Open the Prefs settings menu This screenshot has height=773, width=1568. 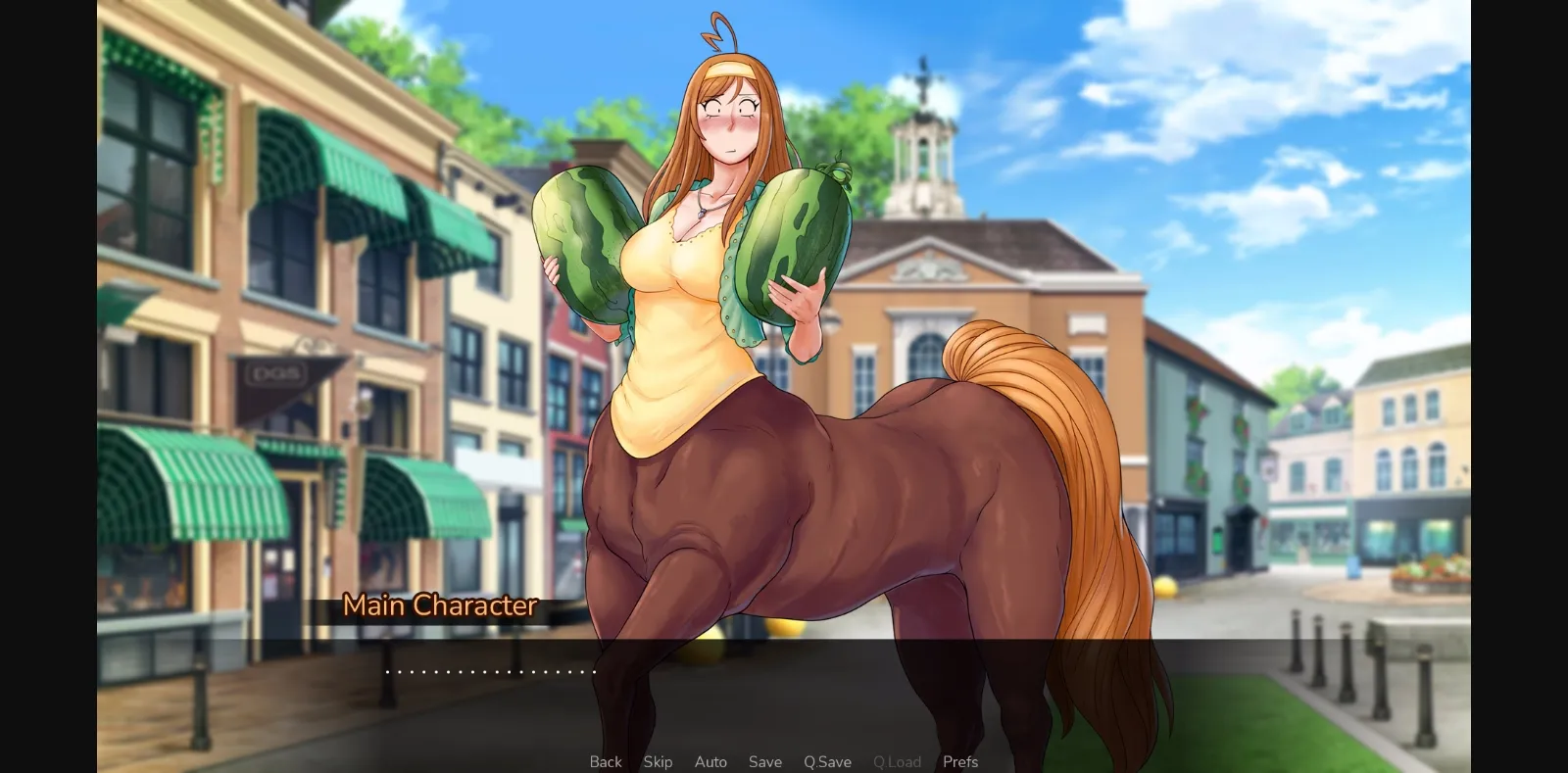pos(960,761)
